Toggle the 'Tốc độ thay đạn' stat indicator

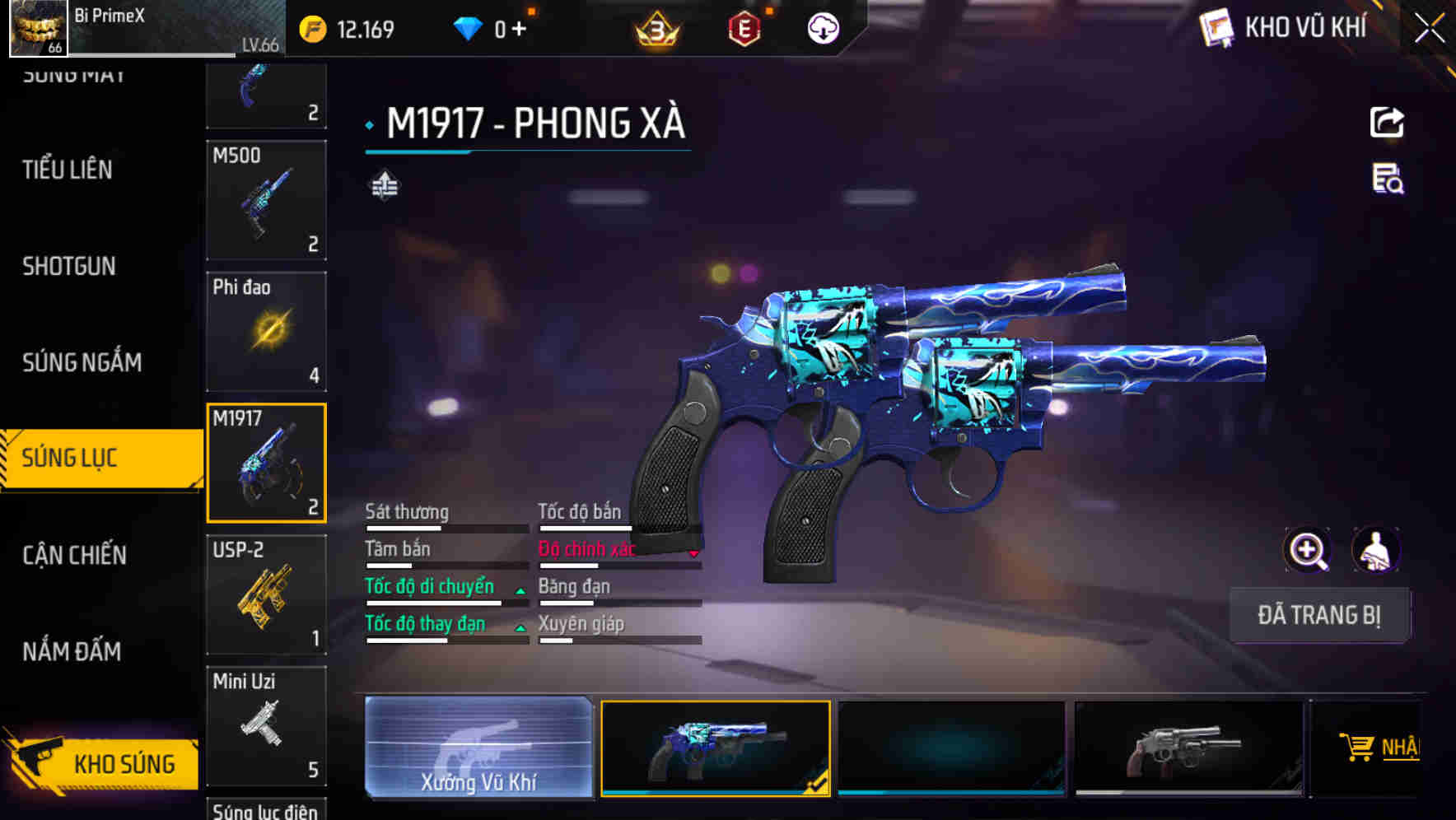[521, 627]
